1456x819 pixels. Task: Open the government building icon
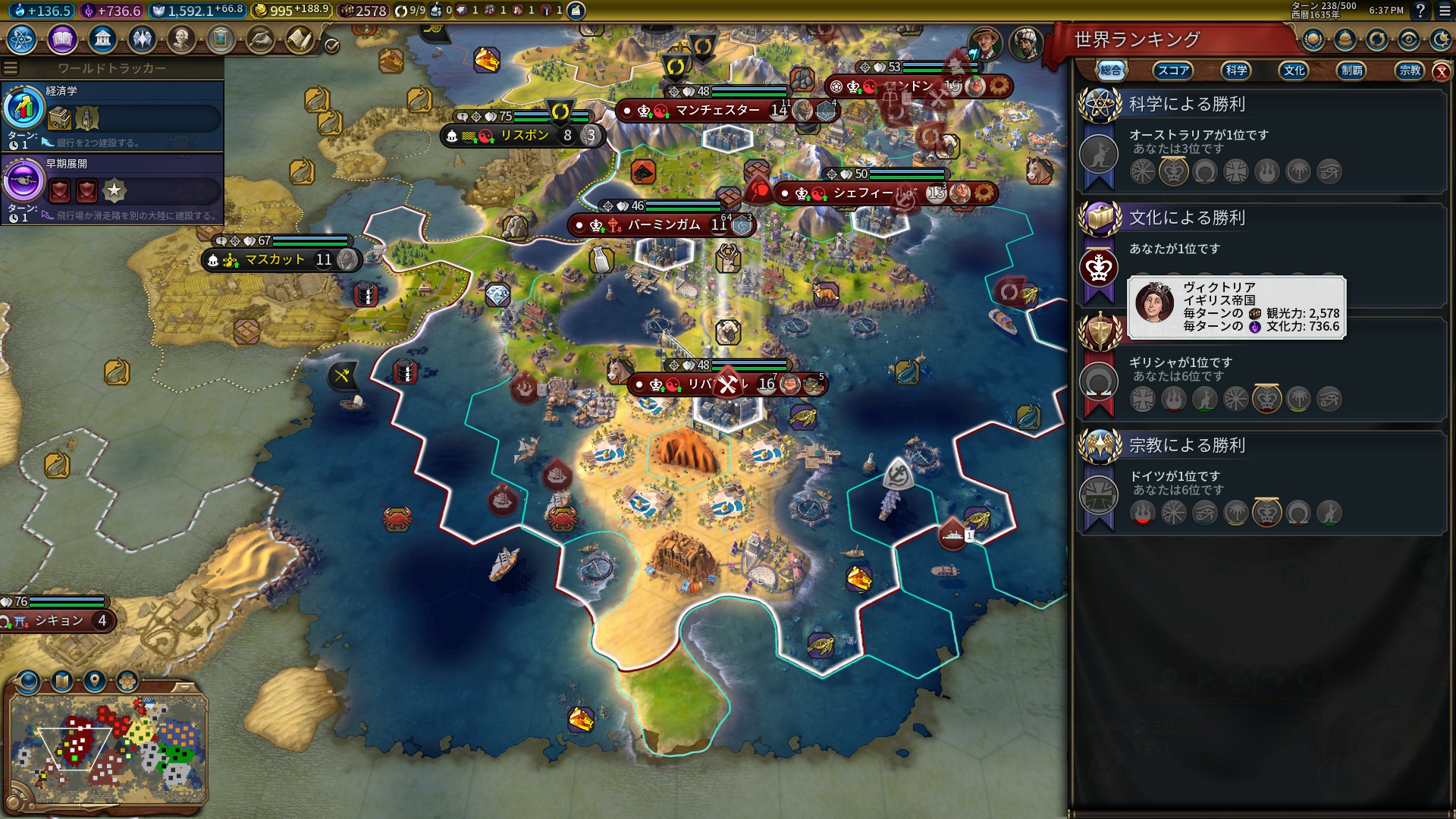coord(102,39)
